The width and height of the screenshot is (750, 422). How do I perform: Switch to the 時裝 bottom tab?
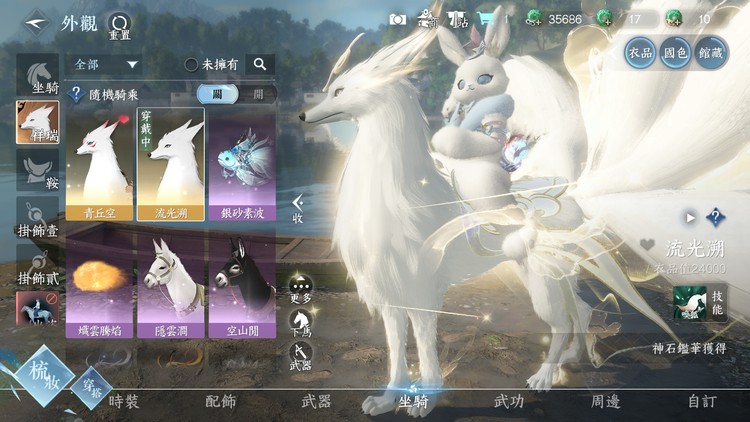(x=124, y=401)
